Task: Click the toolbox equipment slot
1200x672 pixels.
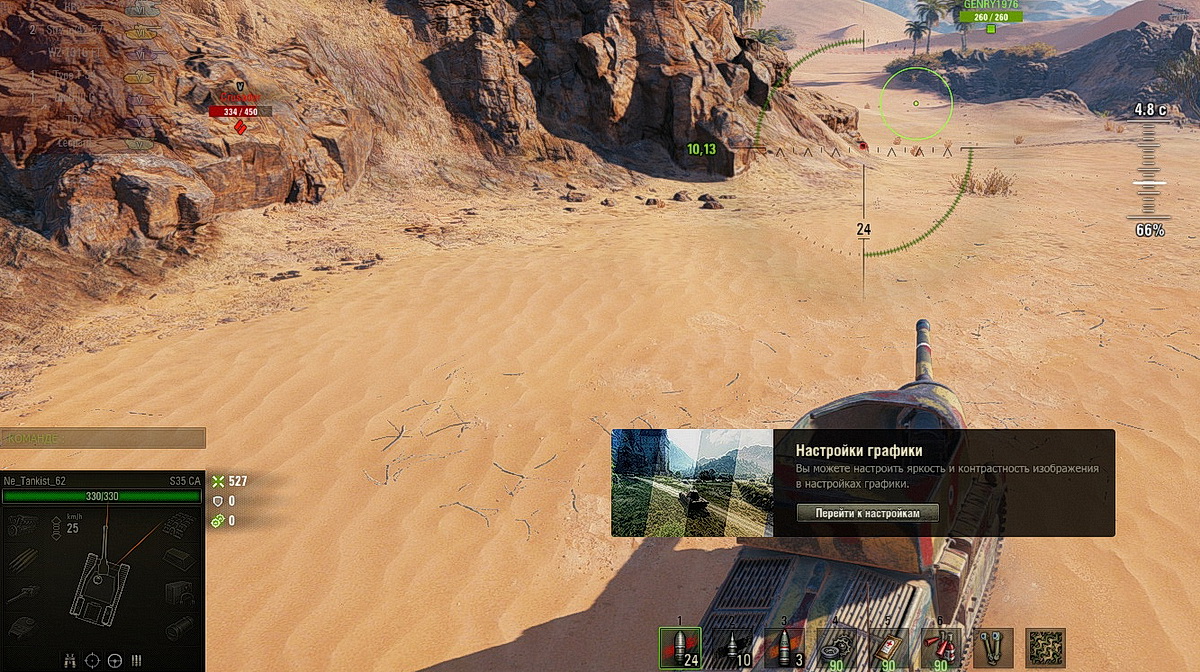Action: click(993, 648)
